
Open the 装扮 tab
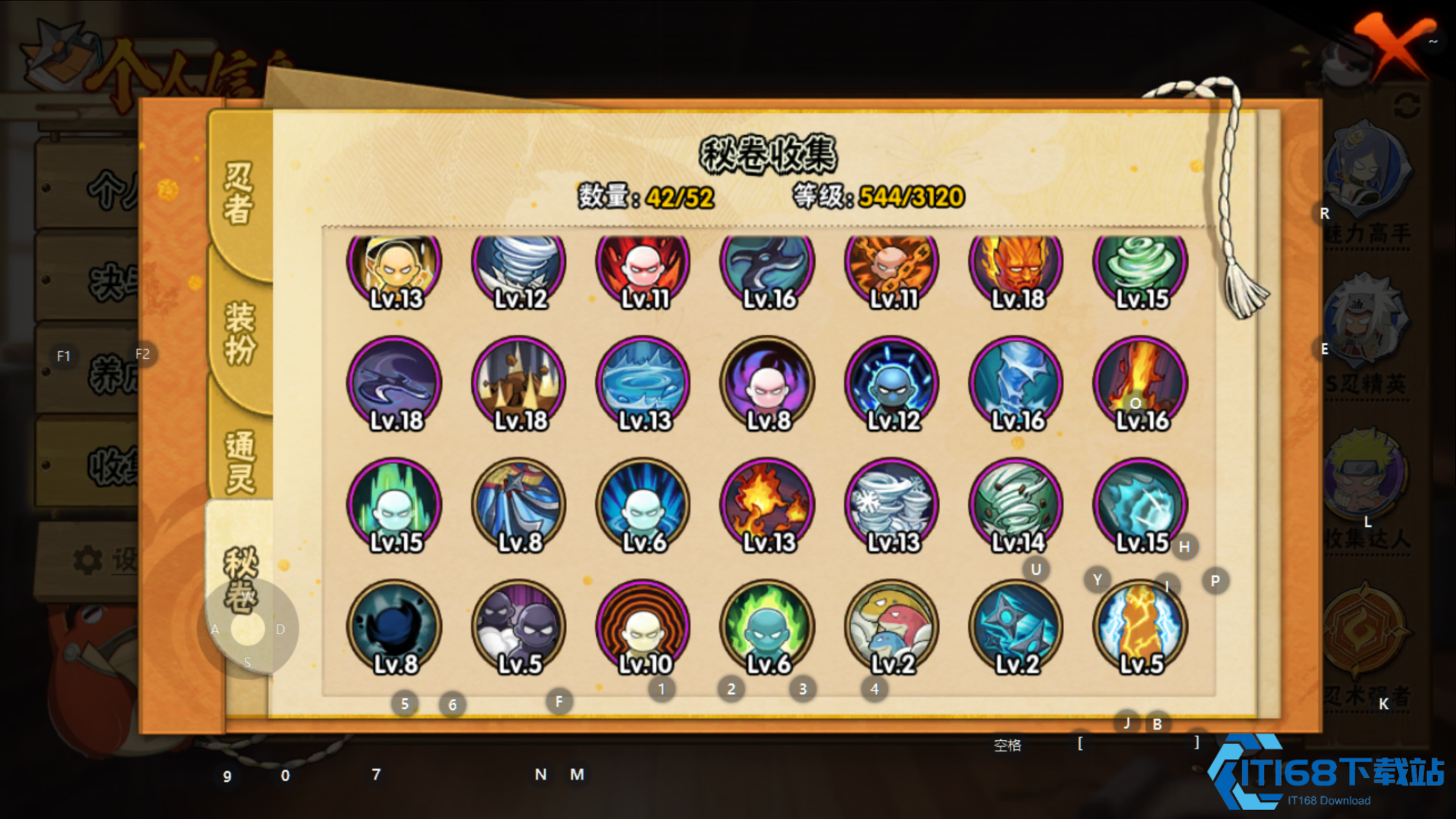click(240, 334)
